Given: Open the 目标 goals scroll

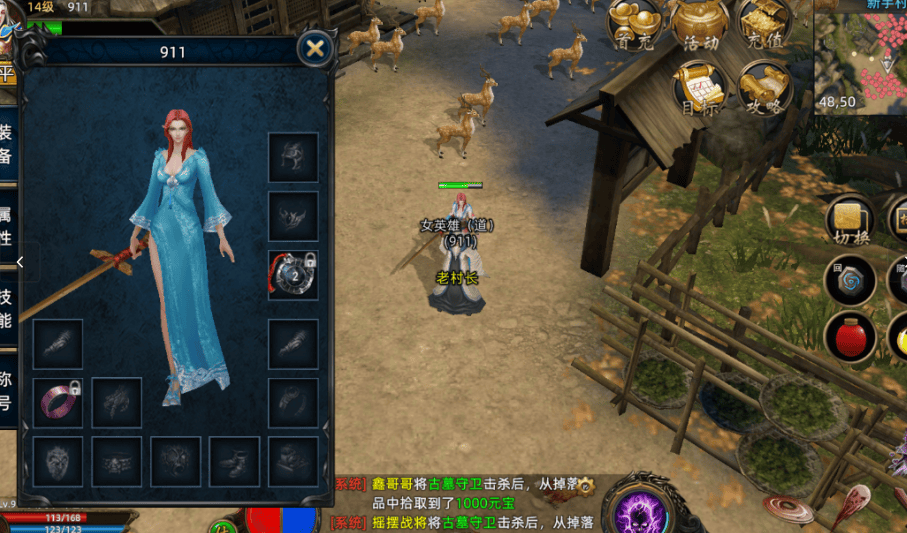Looking at the screenshot, I should pos(699,89).
